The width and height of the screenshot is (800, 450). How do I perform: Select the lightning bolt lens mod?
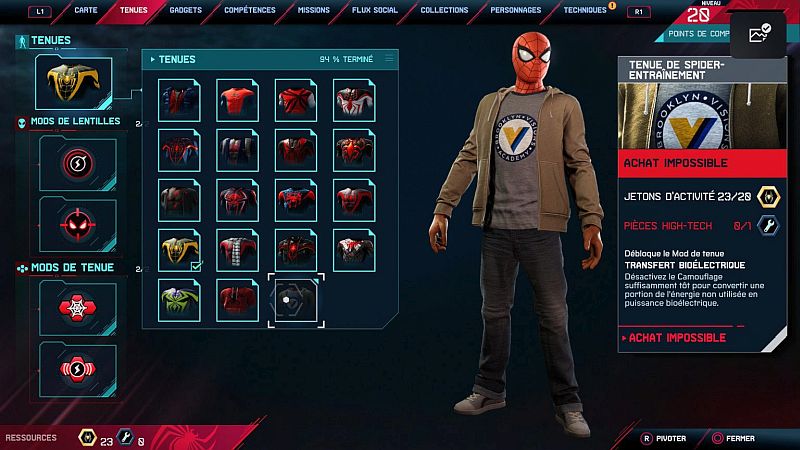tap(77, 162)
